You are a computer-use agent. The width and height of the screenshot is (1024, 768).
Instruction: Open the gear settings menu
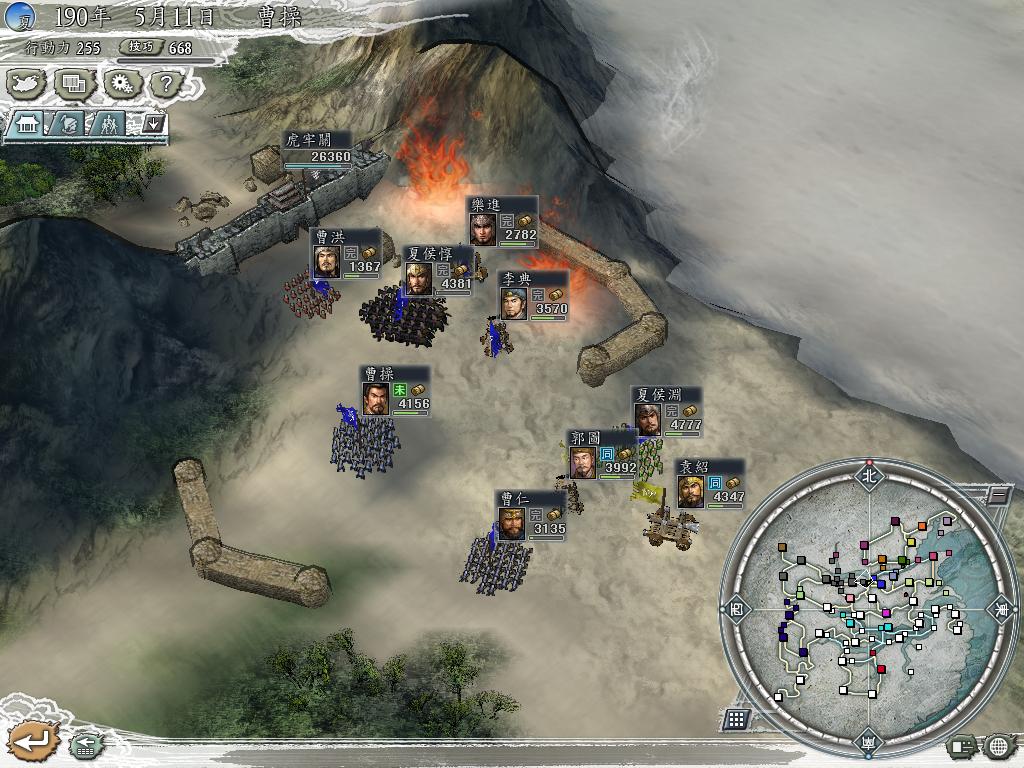(x=122, y=84)
